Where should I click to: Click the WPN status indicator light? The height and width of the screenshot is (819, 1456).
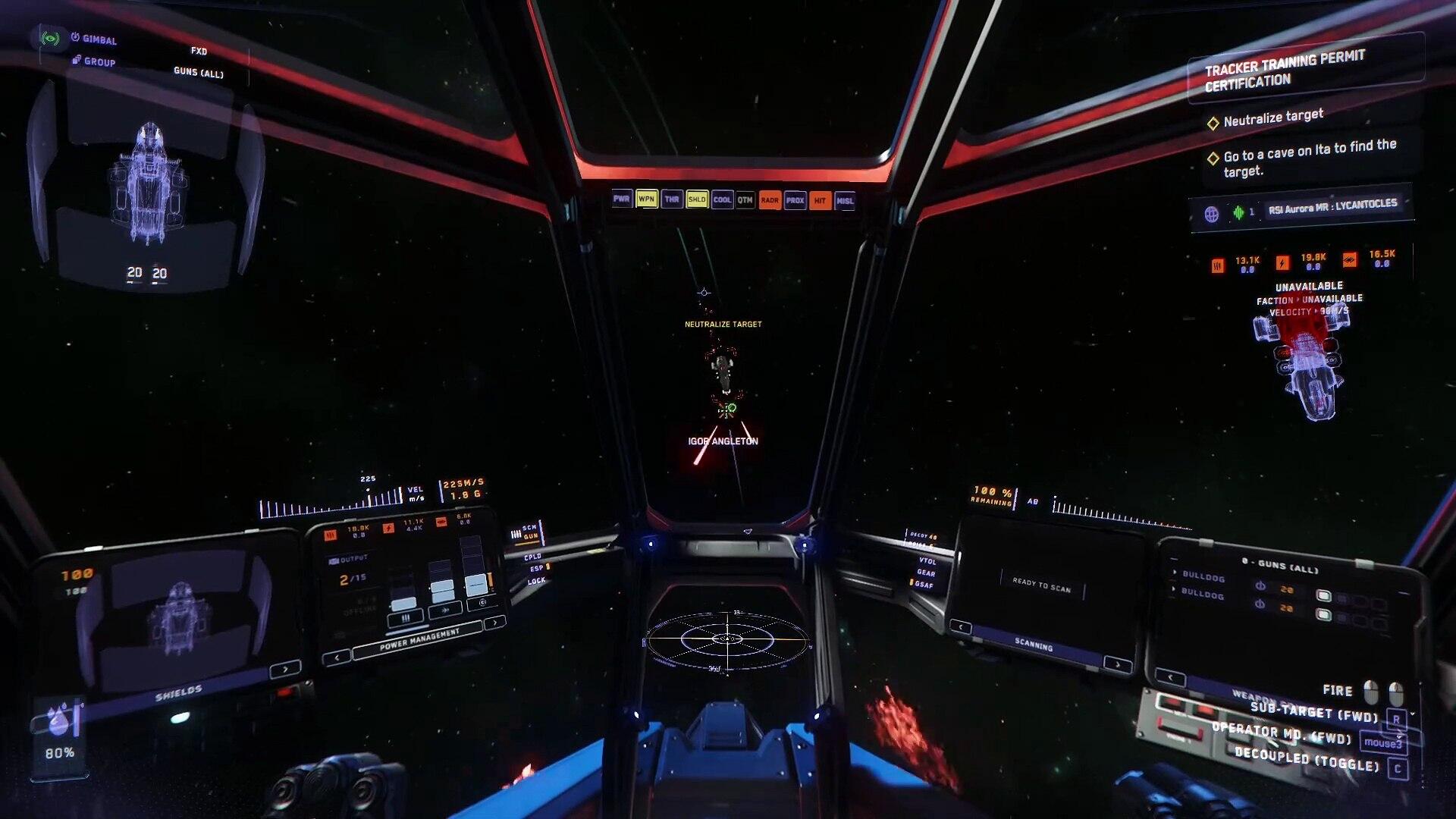pyautogui.click(x=646, y=199)
